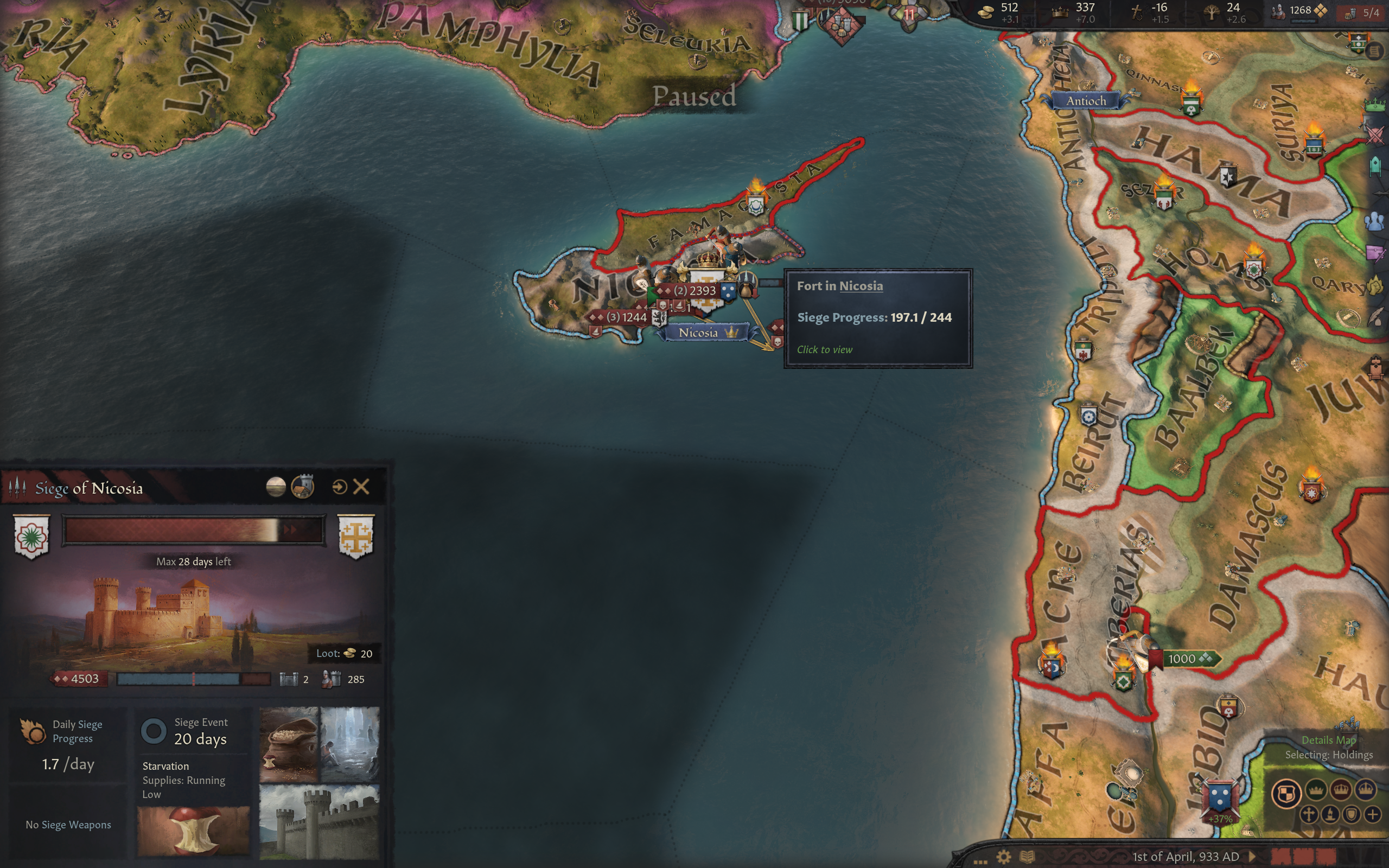Close the Siege of Nicosia panel
1389x868 pixels.
pyautogui.click(x=361, y=487)
